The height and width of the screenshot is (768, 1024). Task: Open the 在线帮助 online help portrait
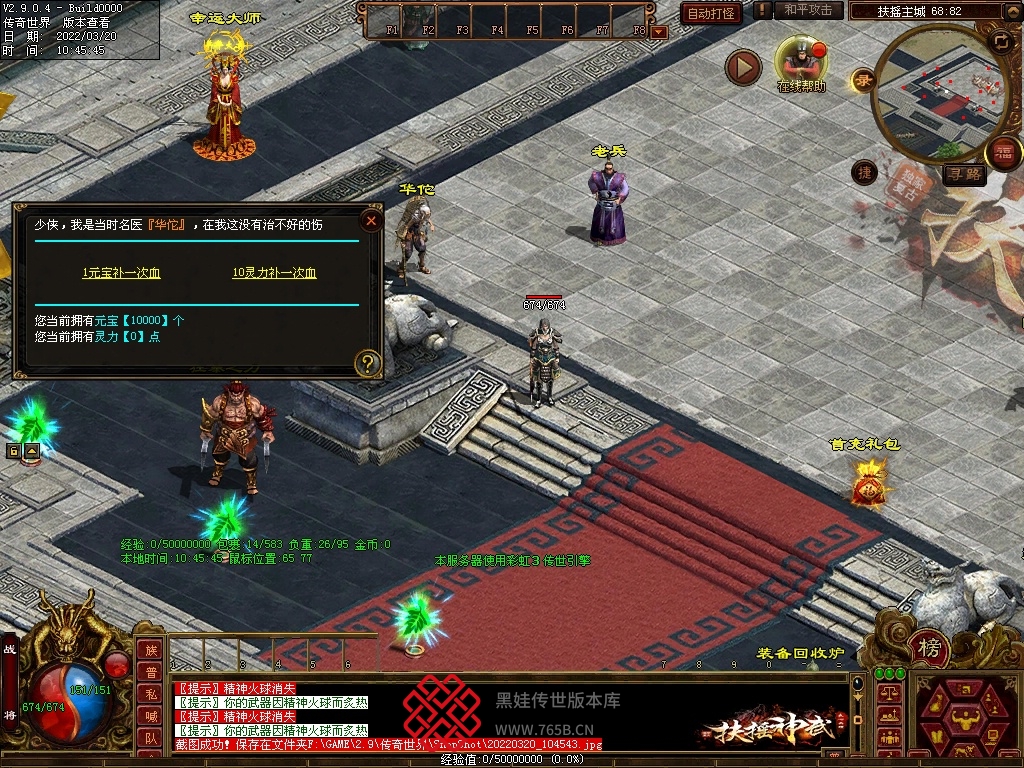[x=801, y=60]
